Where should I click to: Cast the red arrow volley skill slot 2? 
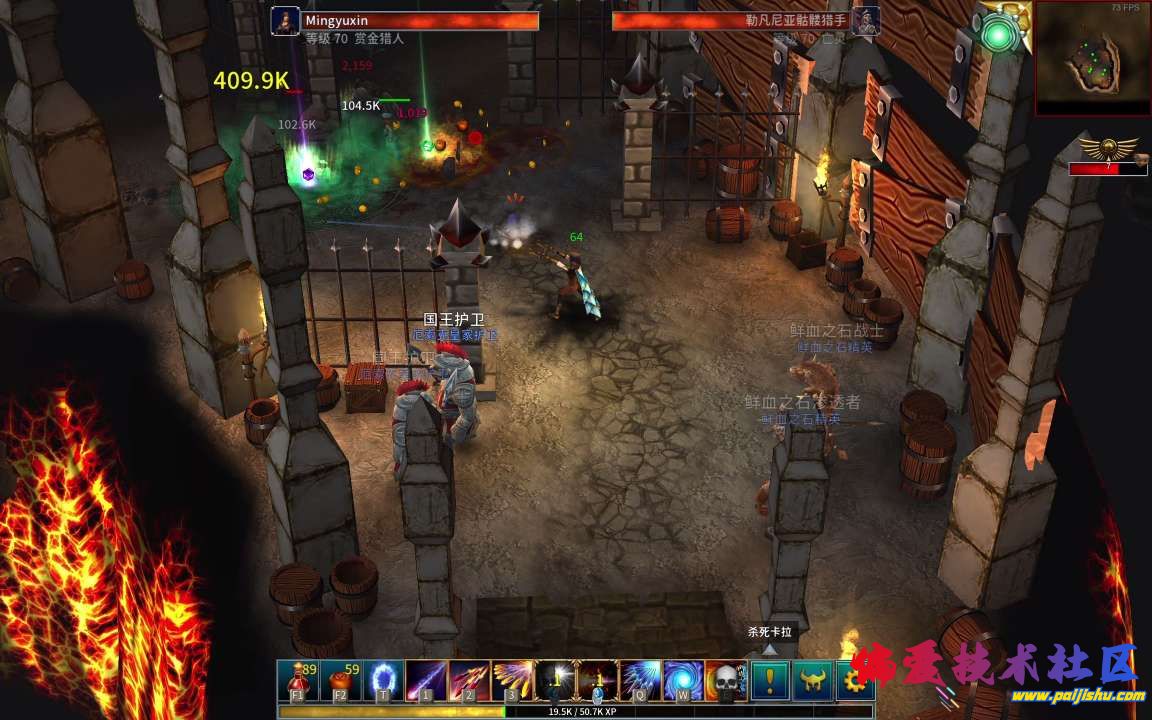point(470,680)
